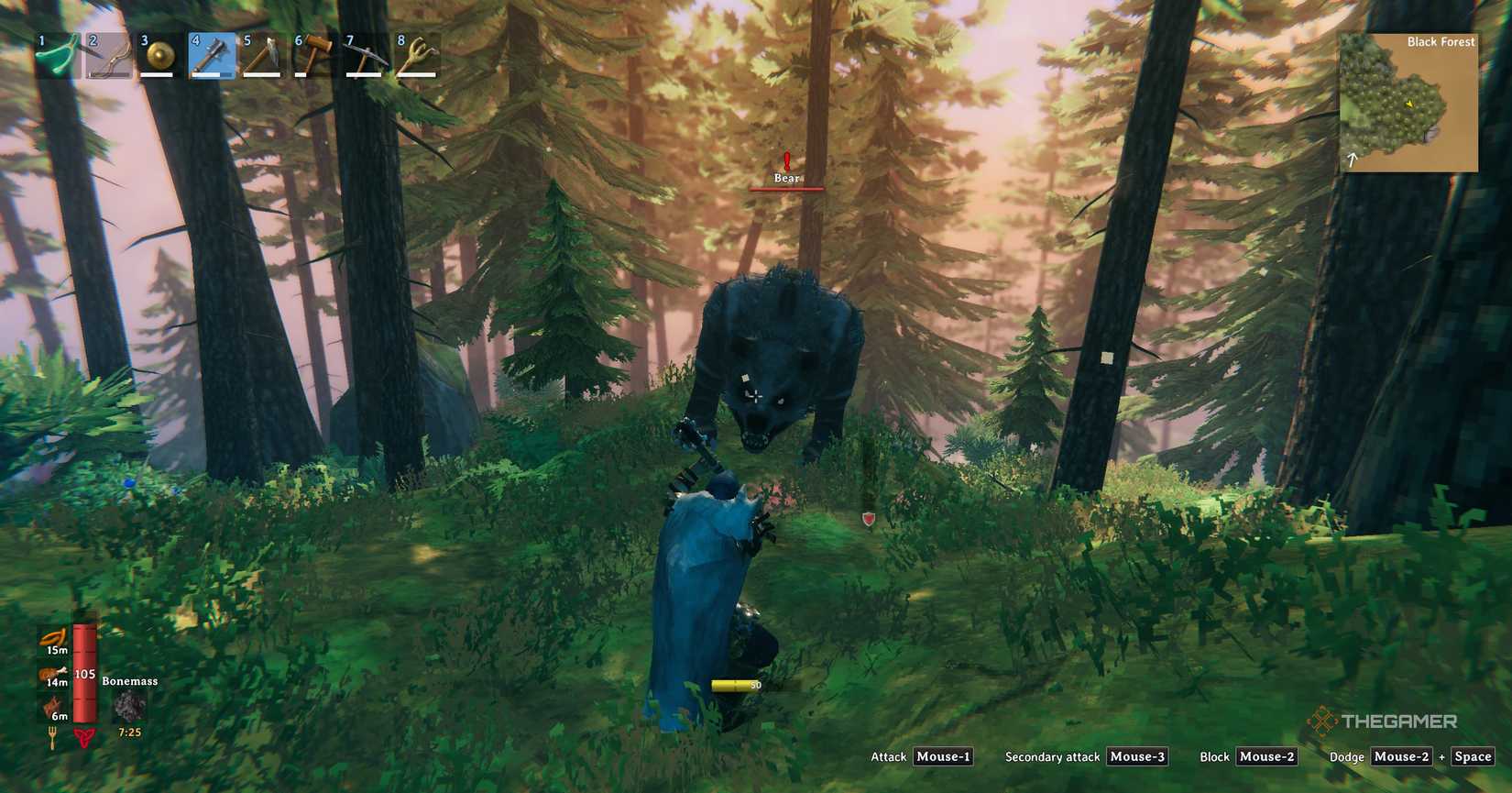The height and width of the screenshot is (793, 1512).
Task: Activate the Bonemass forsaken power icon
Action: click(x=128, y=706)
